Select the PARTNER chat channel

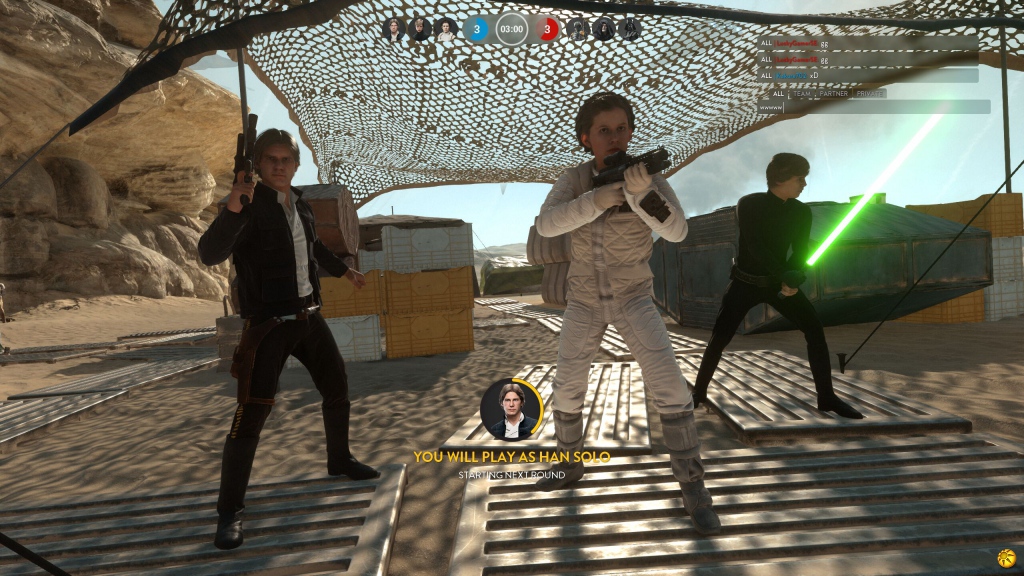[x=834, y=93]
